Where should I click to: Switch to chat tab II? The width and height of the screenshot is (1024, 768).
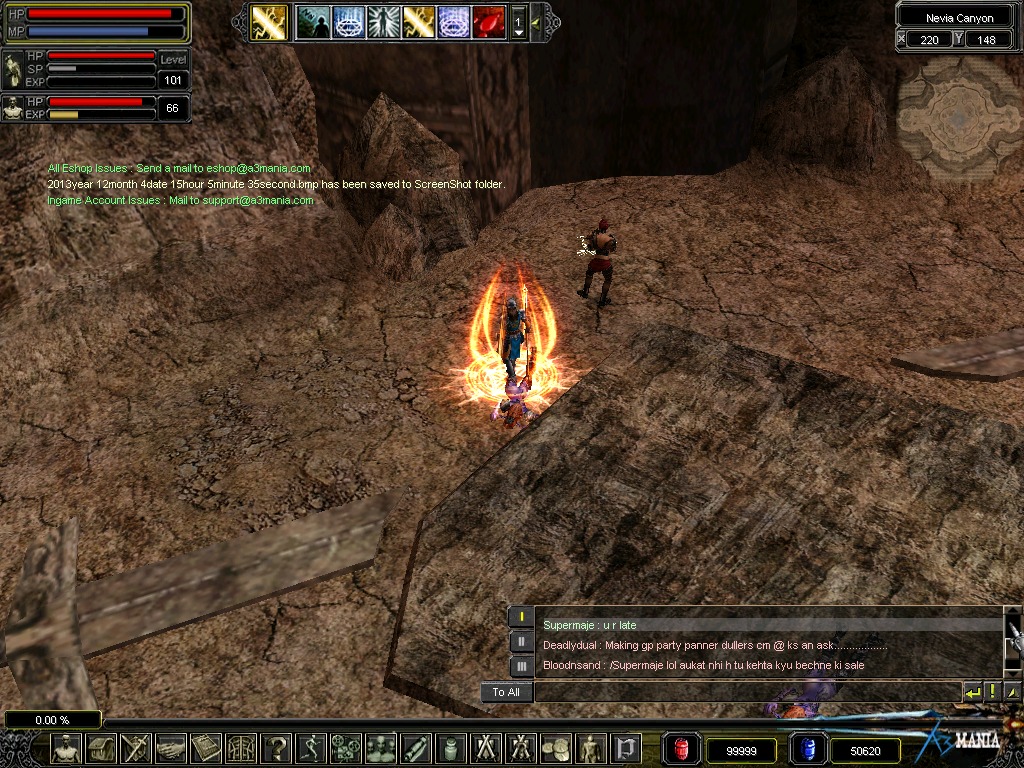pyautogui.click(x=521, y=642)
